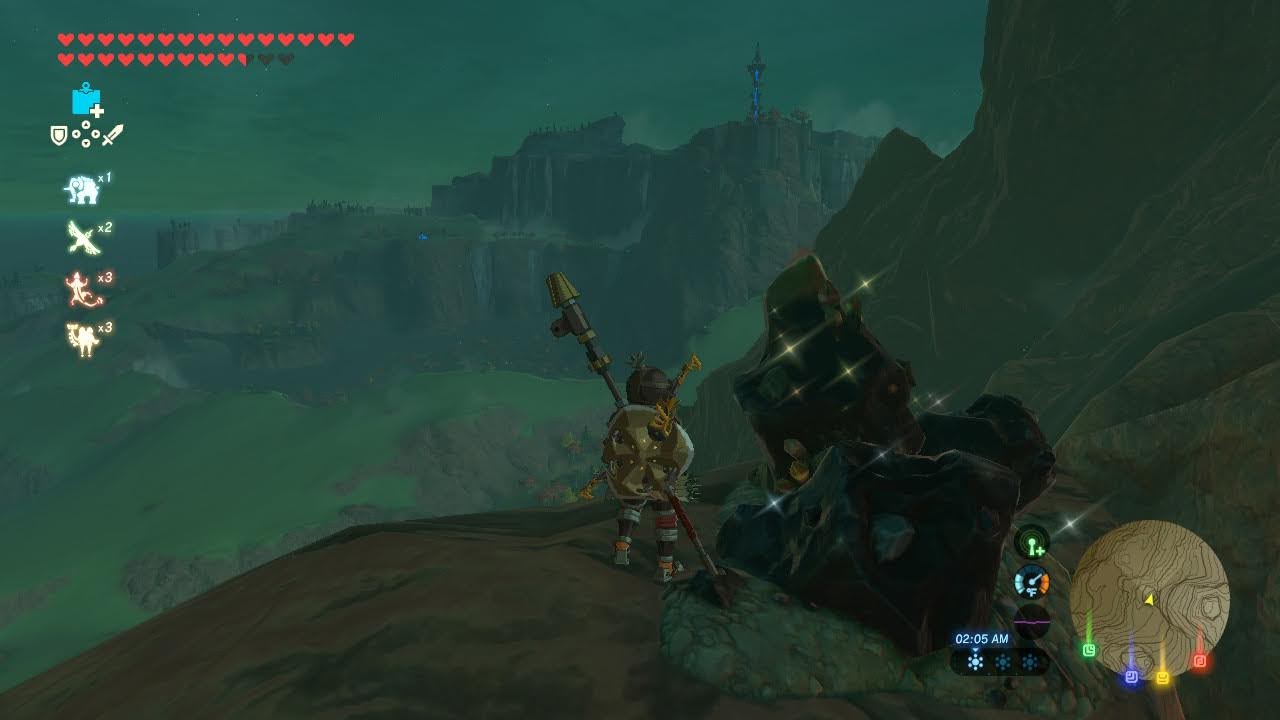1280x720 pixels.
Task: Click the temperature gauge icon
Action: click(x=1031, y=582)
